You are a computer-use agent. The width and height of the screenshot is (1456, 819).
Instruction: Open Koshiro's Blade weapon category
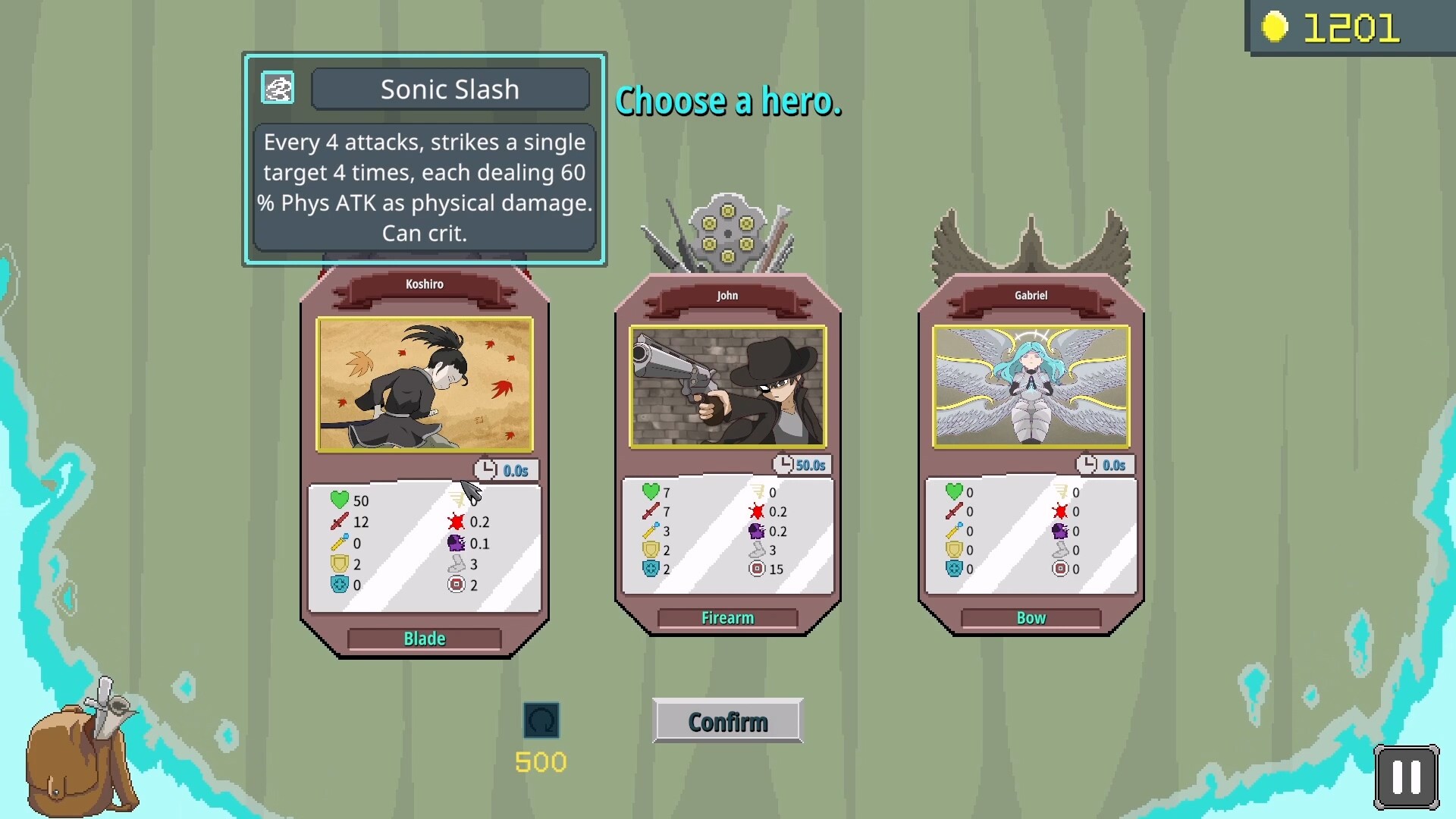point(423,639)
